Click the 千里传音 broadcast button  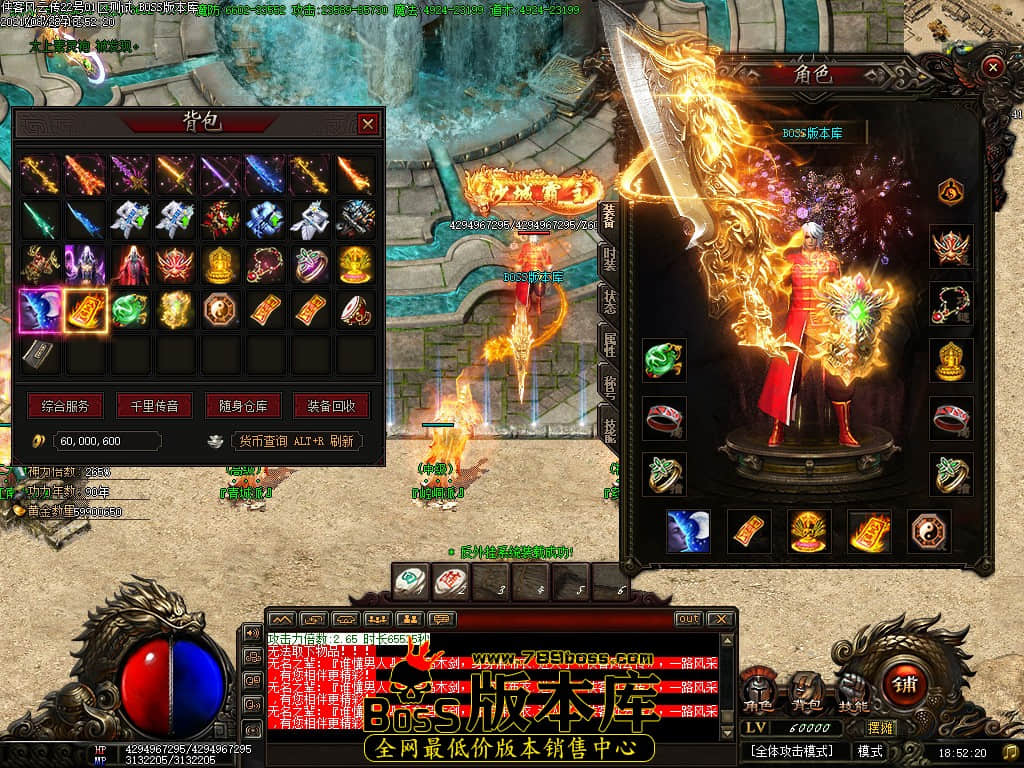pos(154,406)
